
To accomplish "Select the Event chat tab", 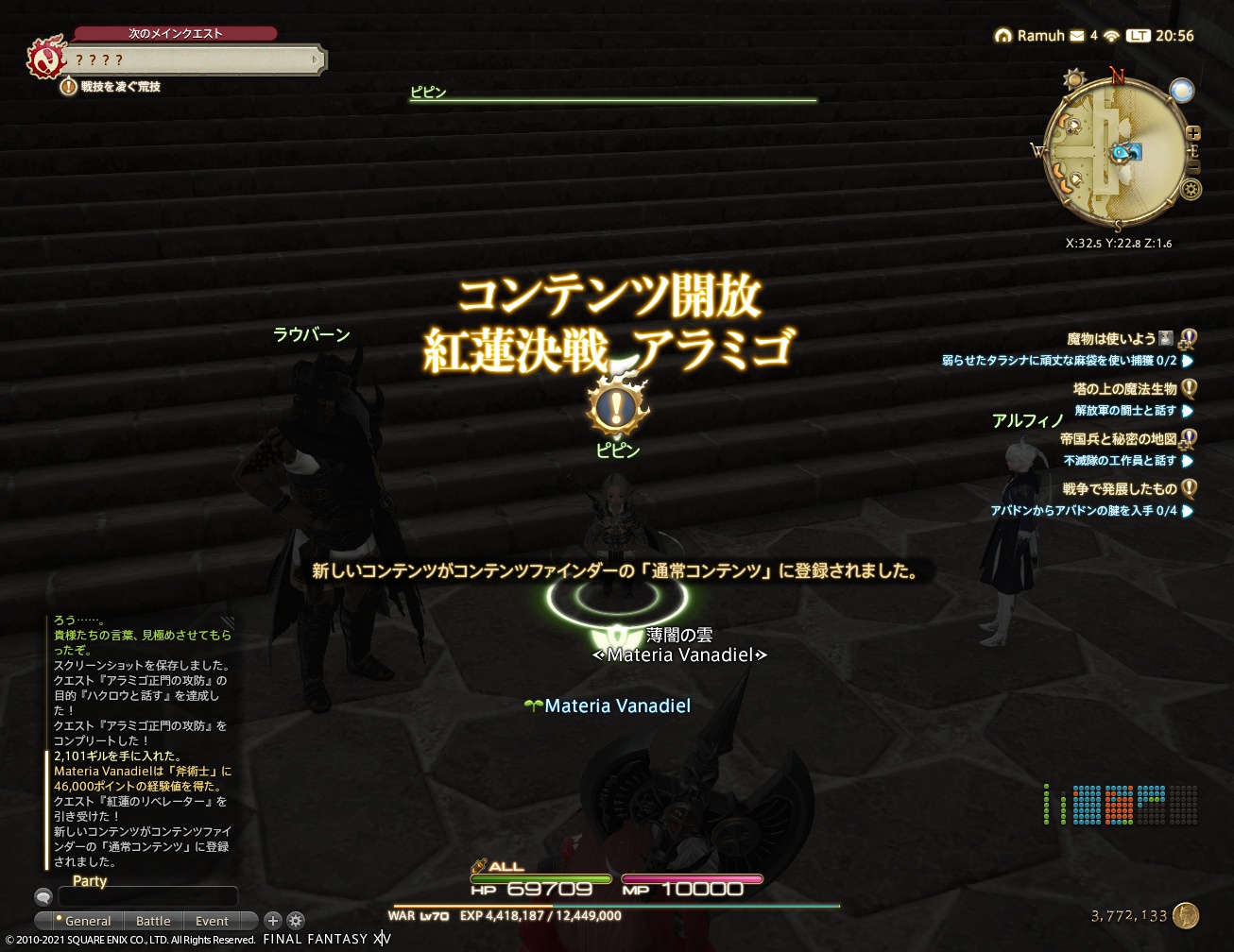I will click(212, 921).
